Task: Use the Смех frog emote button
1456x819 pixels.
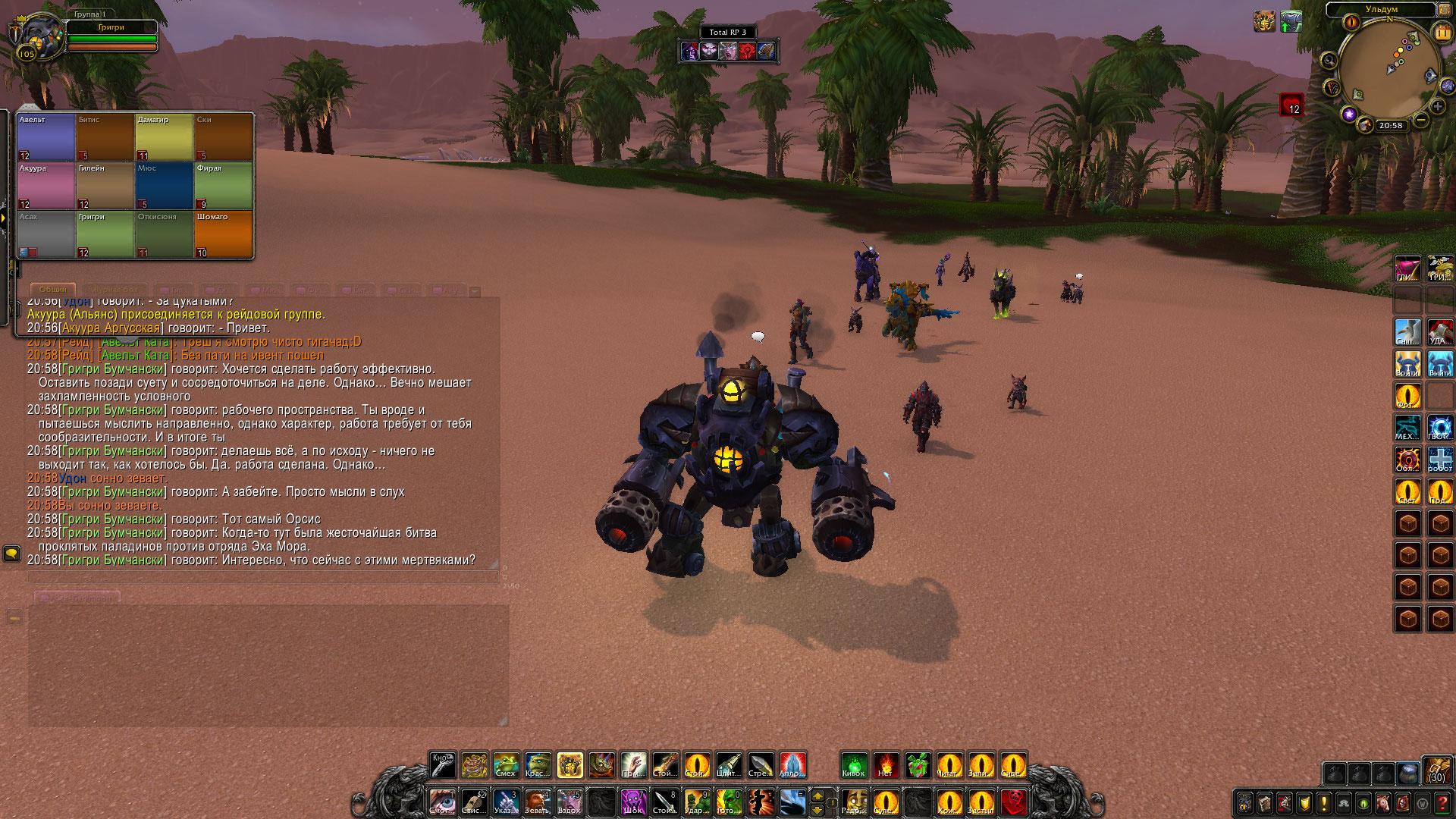Action: tap(506, 765)
